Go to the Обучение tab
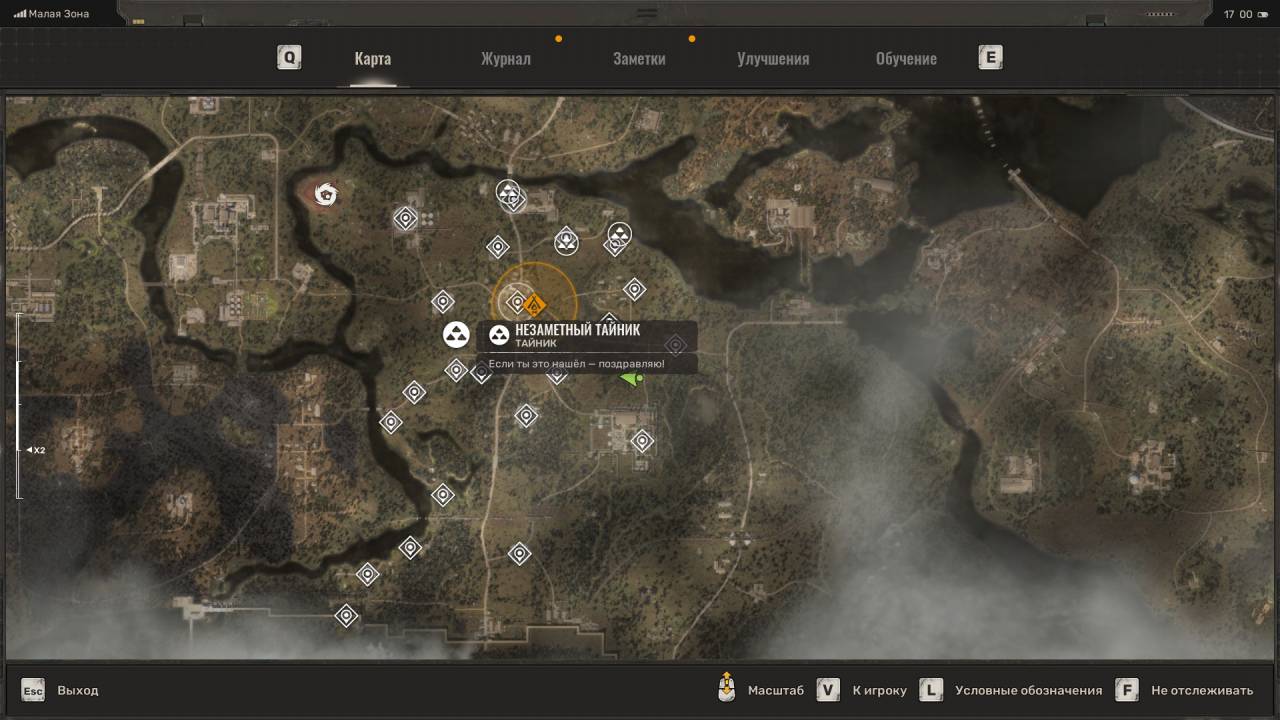 pos(906,58)
